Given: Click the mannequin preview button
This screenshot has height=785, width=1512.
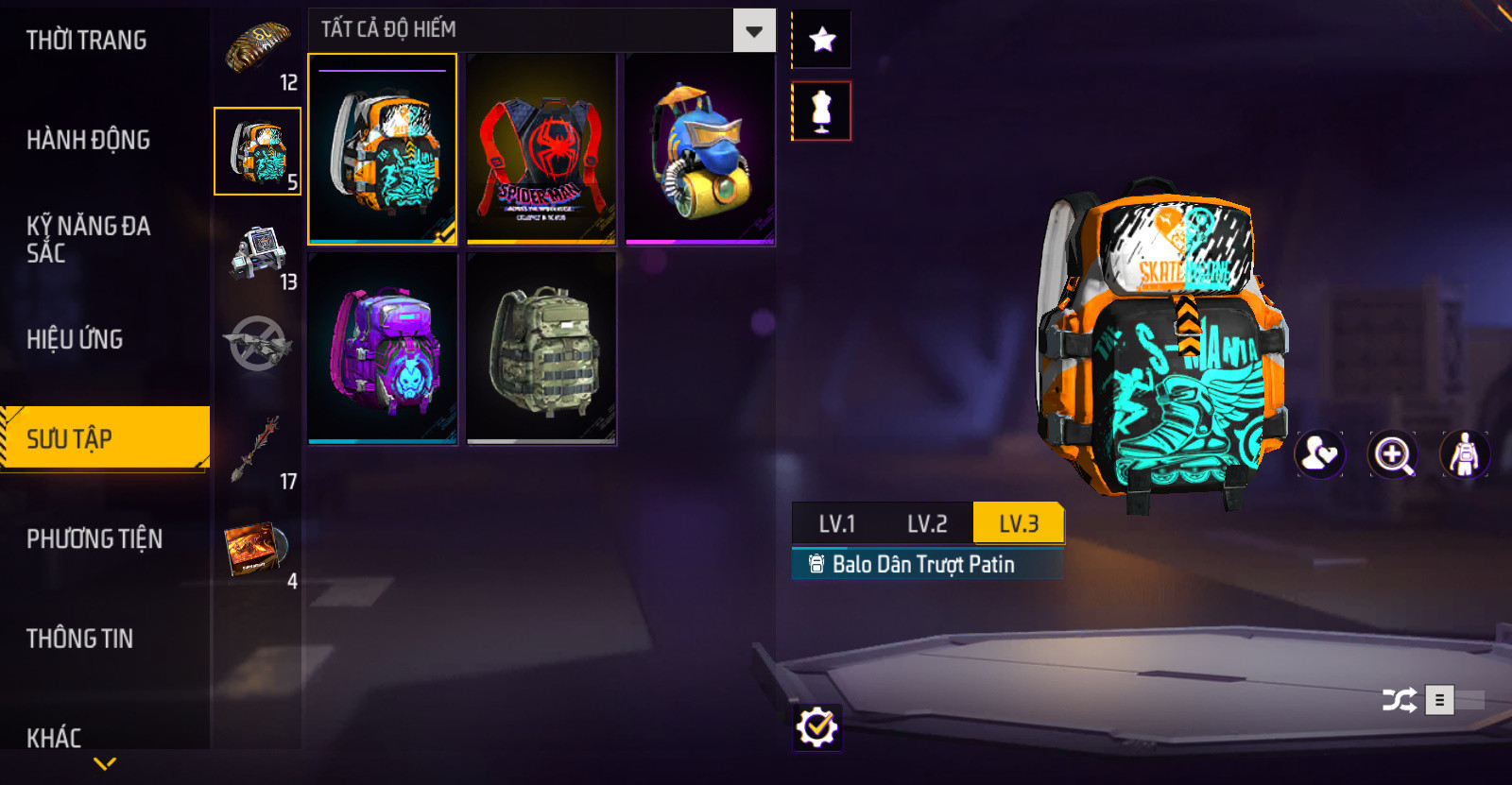Looking at the screenshot, I should tap(821, 111).
